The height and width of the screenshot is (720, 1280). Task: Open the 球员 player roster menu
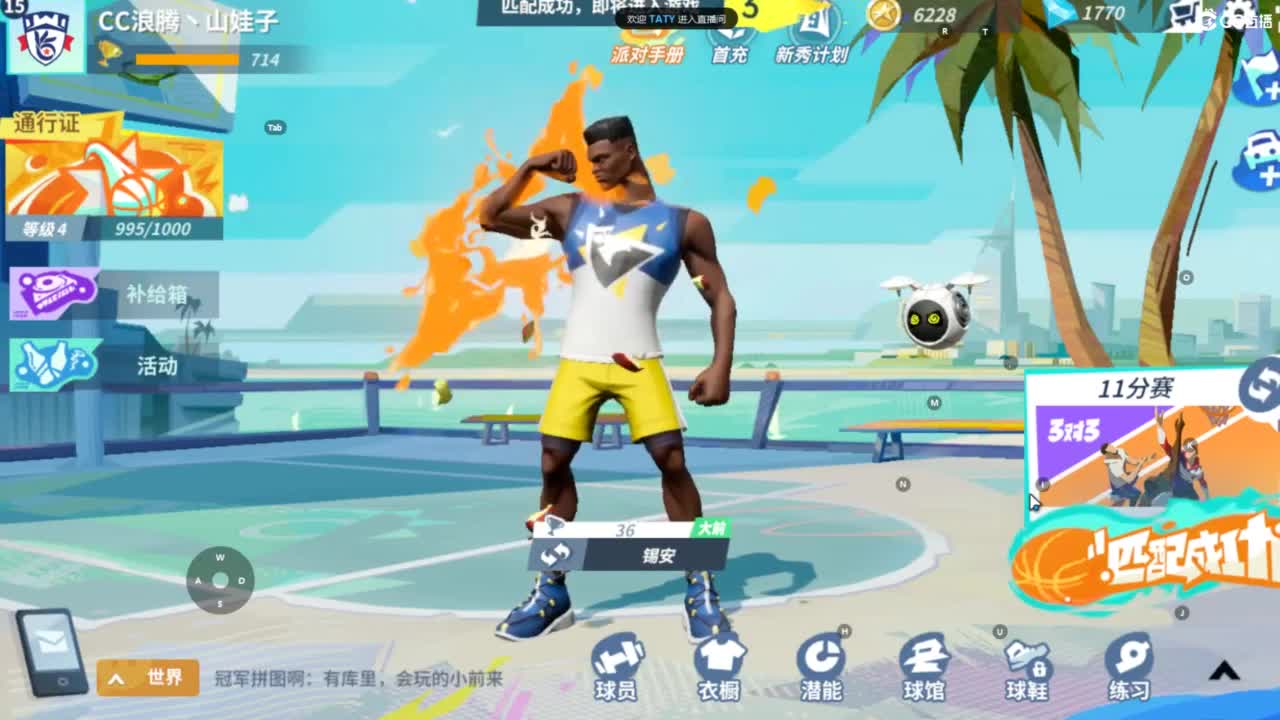pyautogui.click(x=617, y=670)
